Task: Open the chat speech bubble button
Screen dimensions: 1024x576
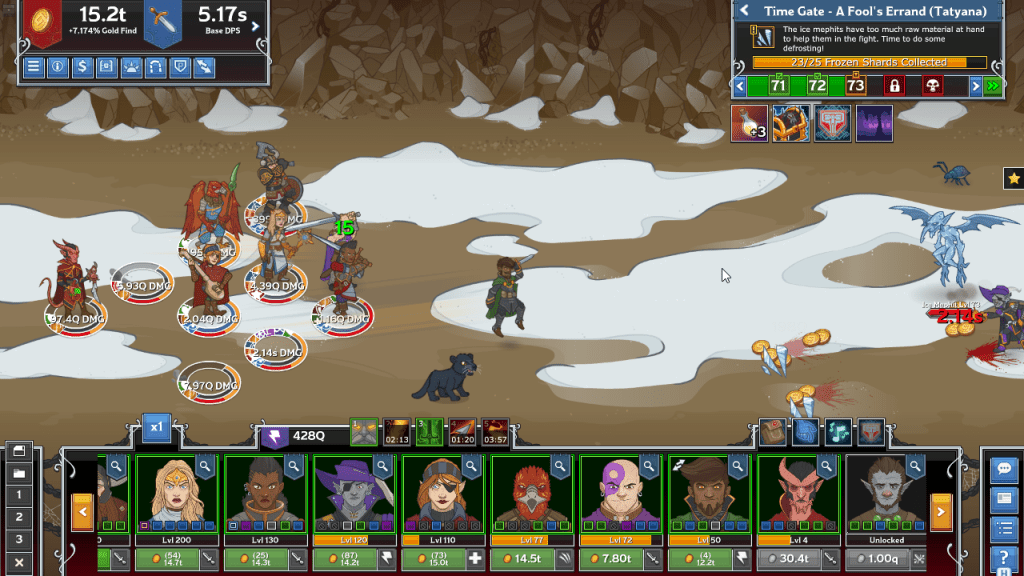Action: [x=1003, y=468]
